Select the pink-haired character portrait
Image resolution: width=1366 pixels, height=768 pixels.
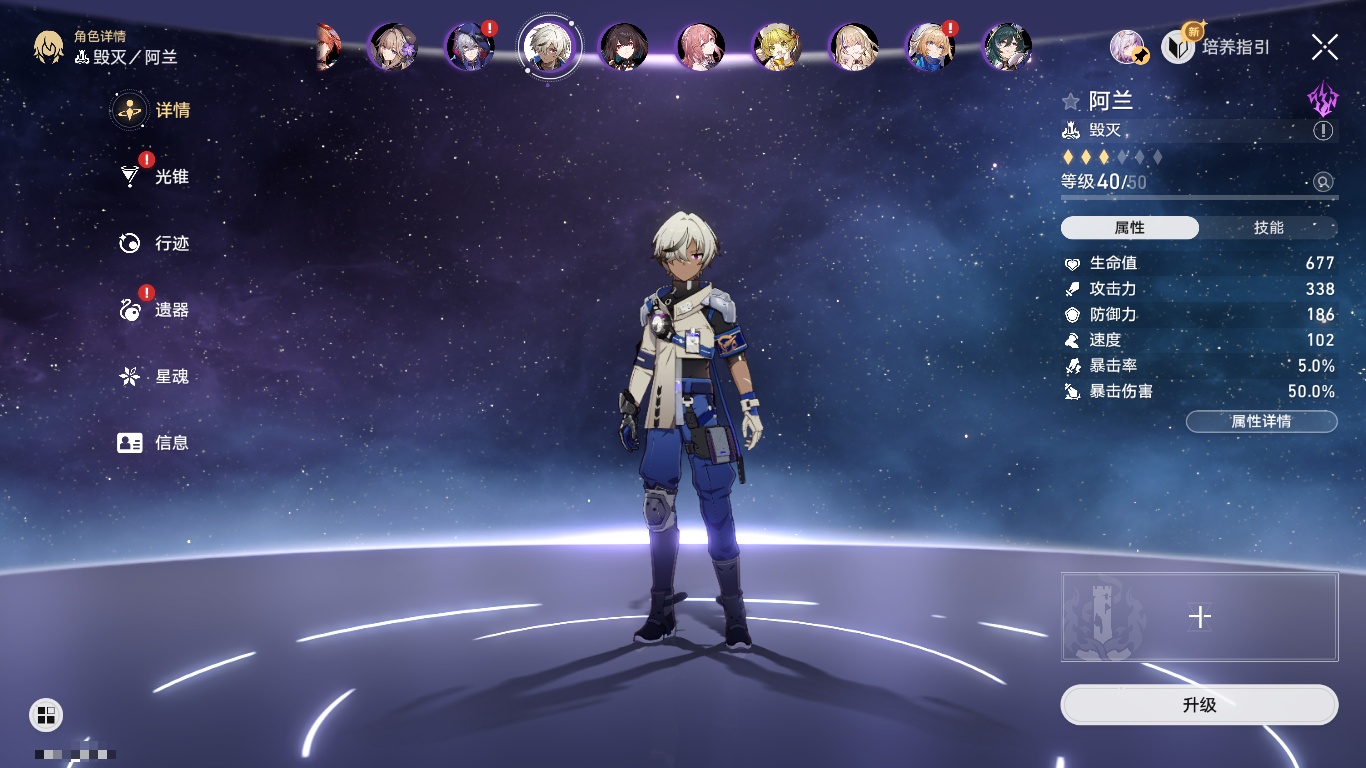701,47
